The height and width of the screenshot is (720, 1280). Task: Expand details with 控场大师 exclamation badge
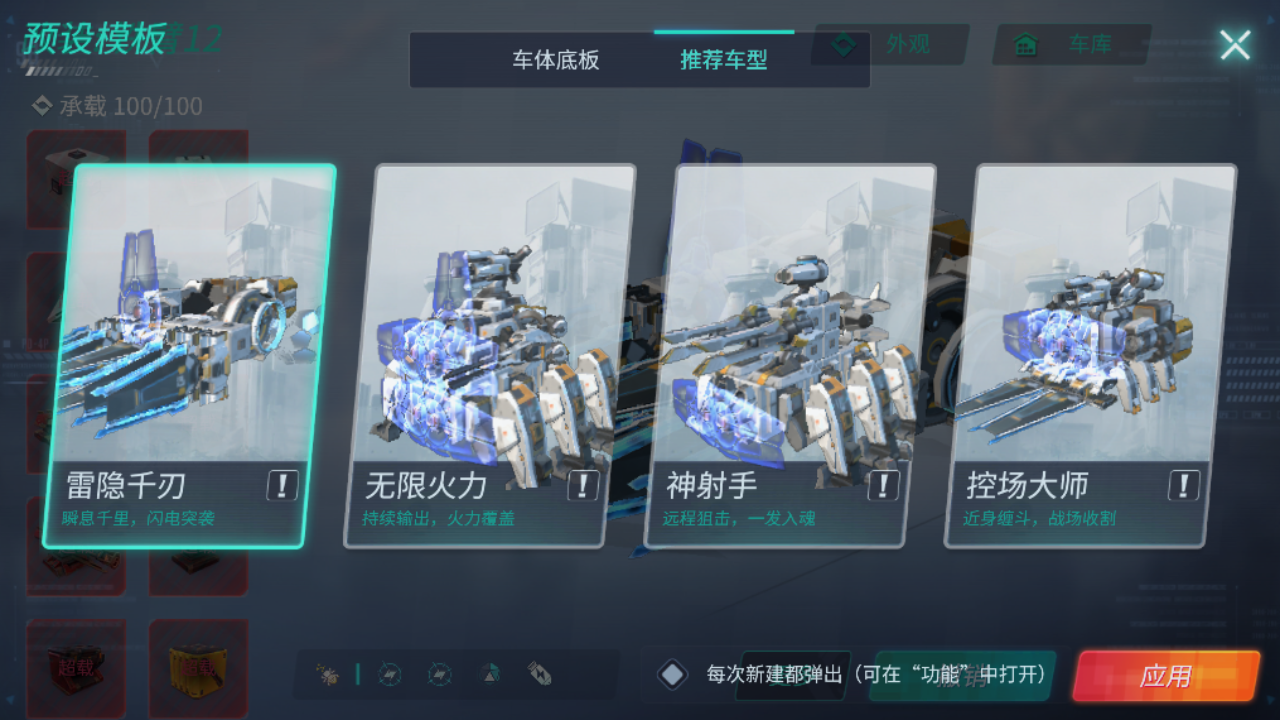pos(1184,486)
